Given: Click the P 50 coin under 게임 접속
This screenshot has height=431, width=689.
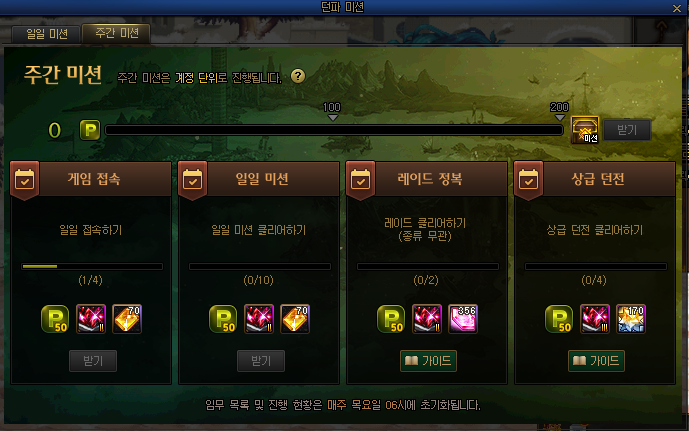Looking at the screenshot, I should [x=57, y=318].
